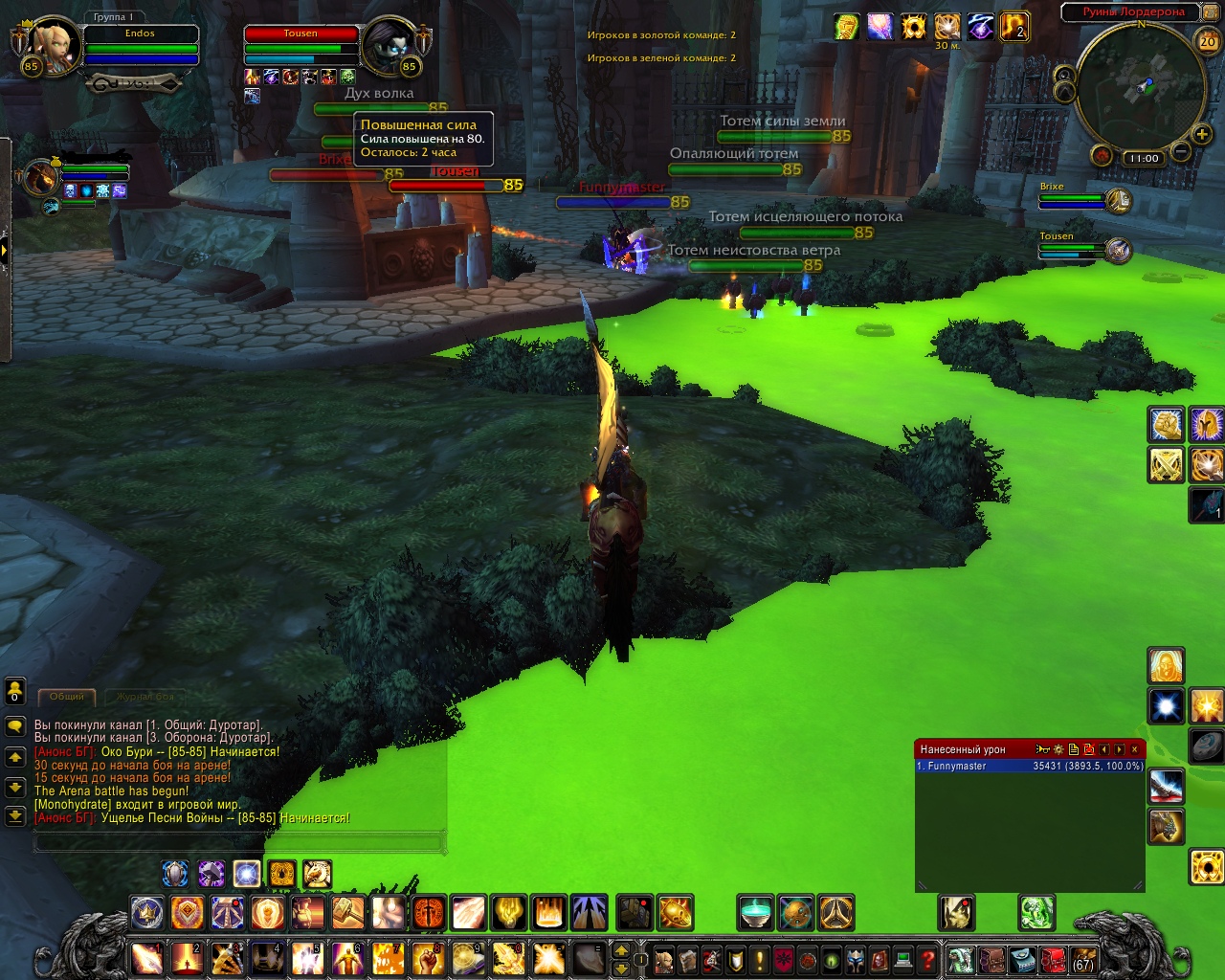Zoom in the minimap with plus button
1225x980 pixels.
1201,134
